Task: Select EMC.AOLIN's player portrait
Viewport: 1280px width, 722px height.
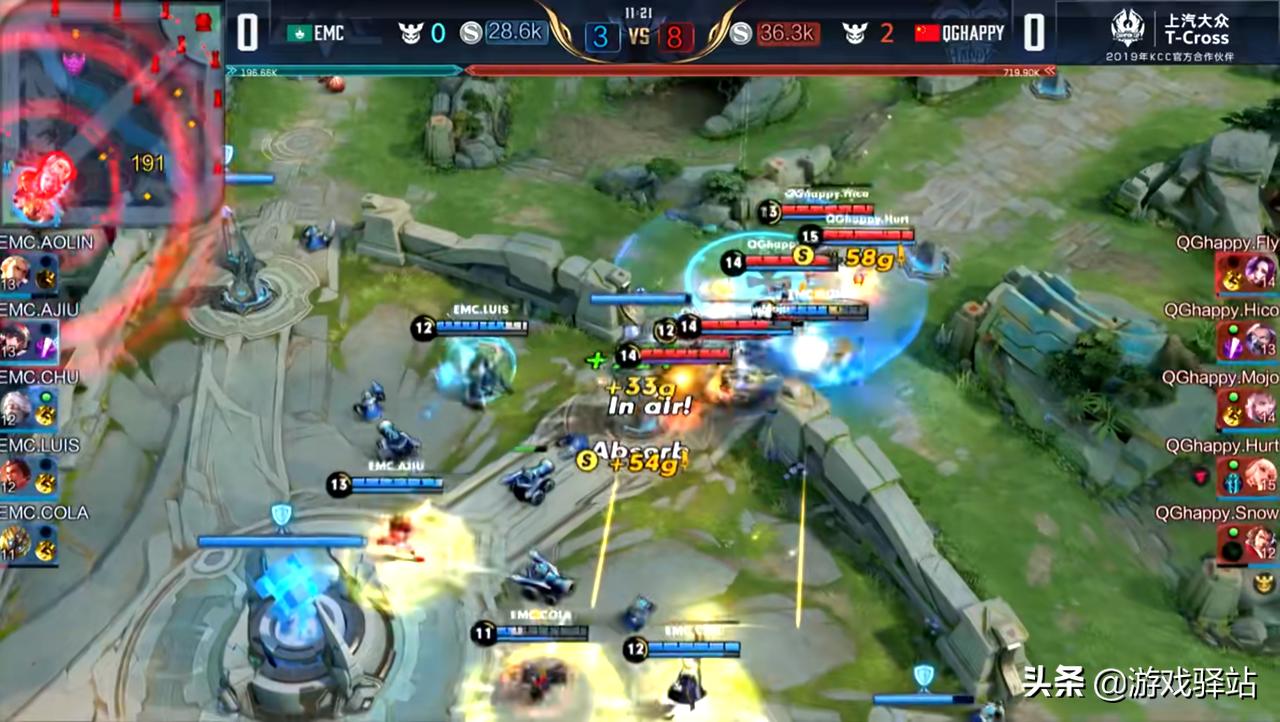Action: tap(16, 272)
